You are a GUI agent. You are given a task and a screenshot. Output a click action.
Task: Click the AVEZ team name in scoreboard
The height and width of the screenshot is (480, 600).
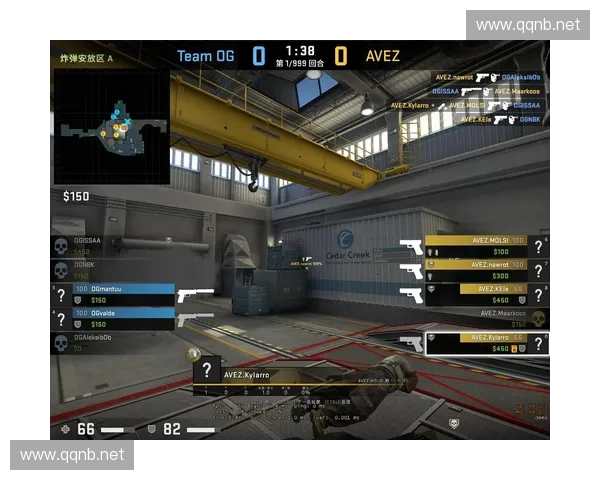[x=381, y=56]
